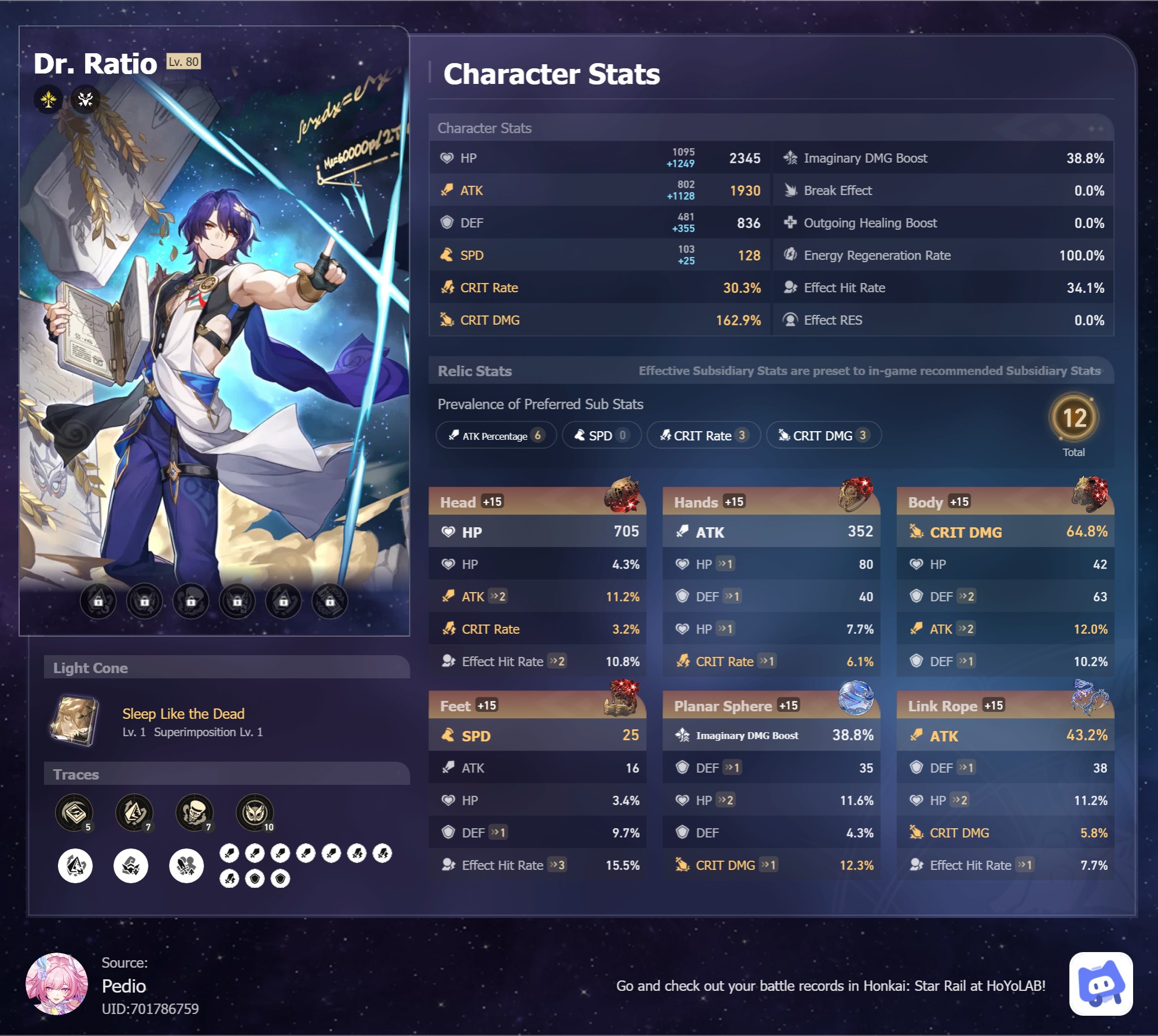The height and width of the screenshot is (1036, 1158).
Task: Click the Total 12 gold badge
Action: point(1074,418)
